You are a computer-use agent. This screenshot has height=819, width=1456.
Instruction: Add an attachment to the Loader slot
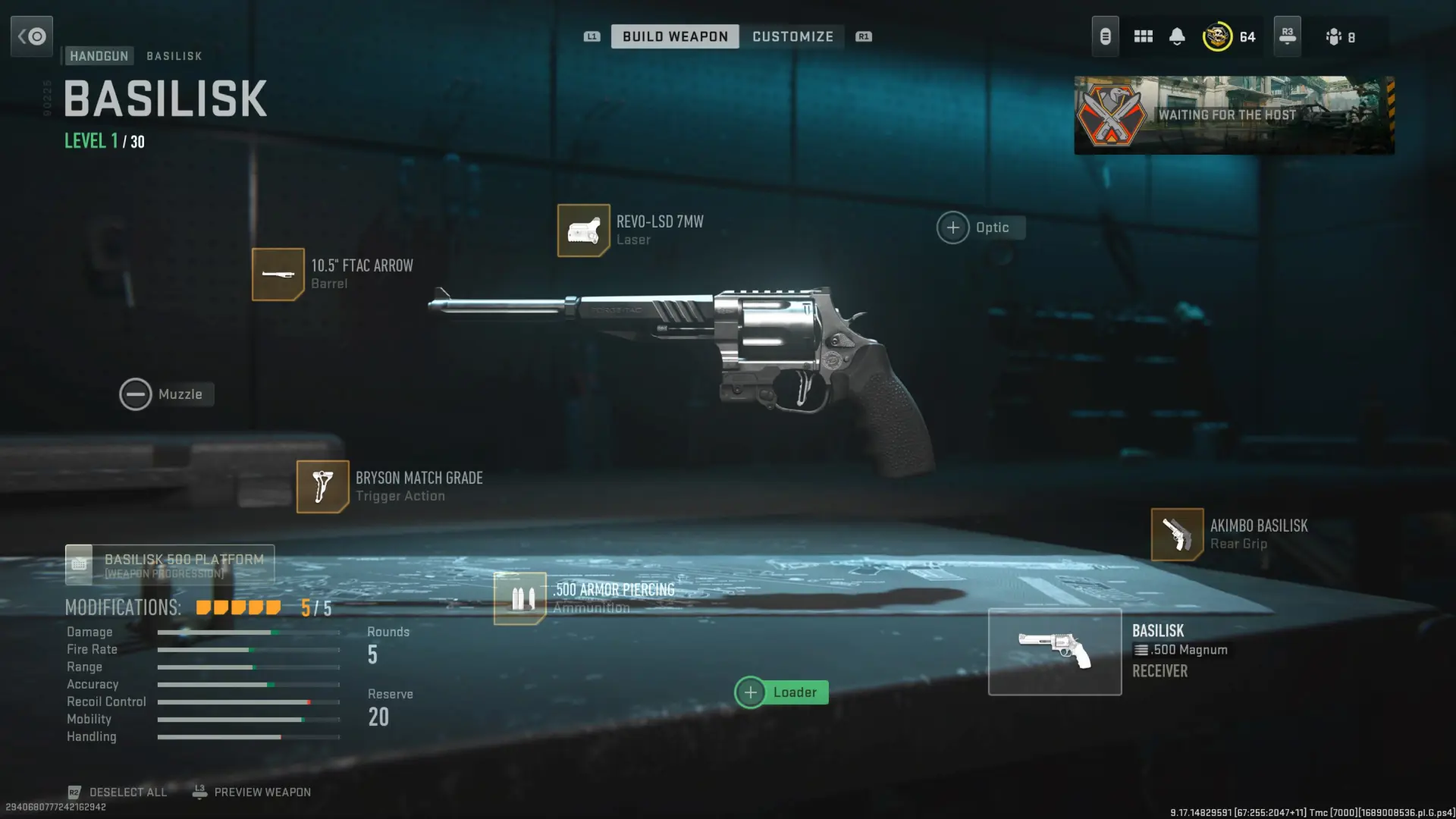pyautogui.click(x=751, y=692)
